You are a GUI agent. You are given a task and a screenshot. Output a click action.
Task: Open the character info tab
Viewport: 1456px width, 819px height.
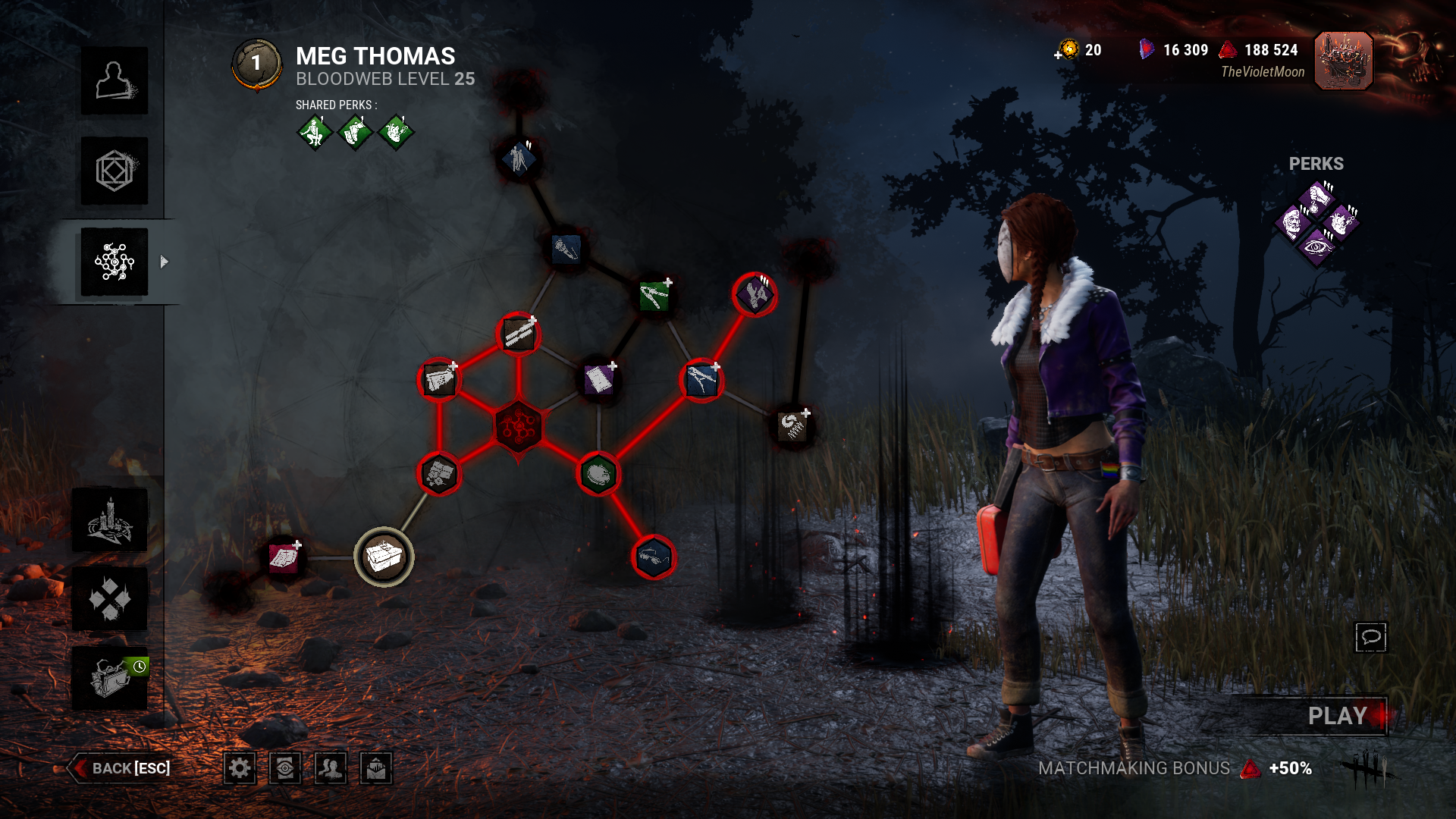[115, 81]
